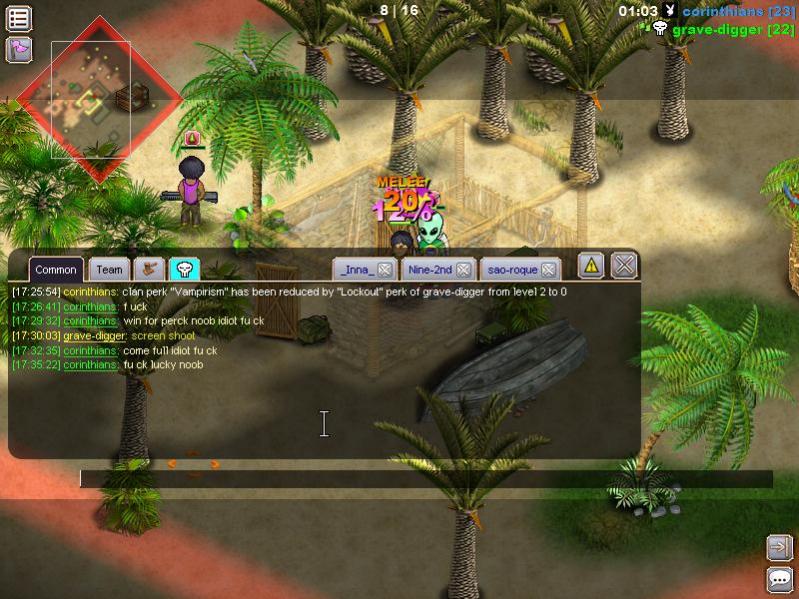Click the pink flag button

(x=19, y=48)
